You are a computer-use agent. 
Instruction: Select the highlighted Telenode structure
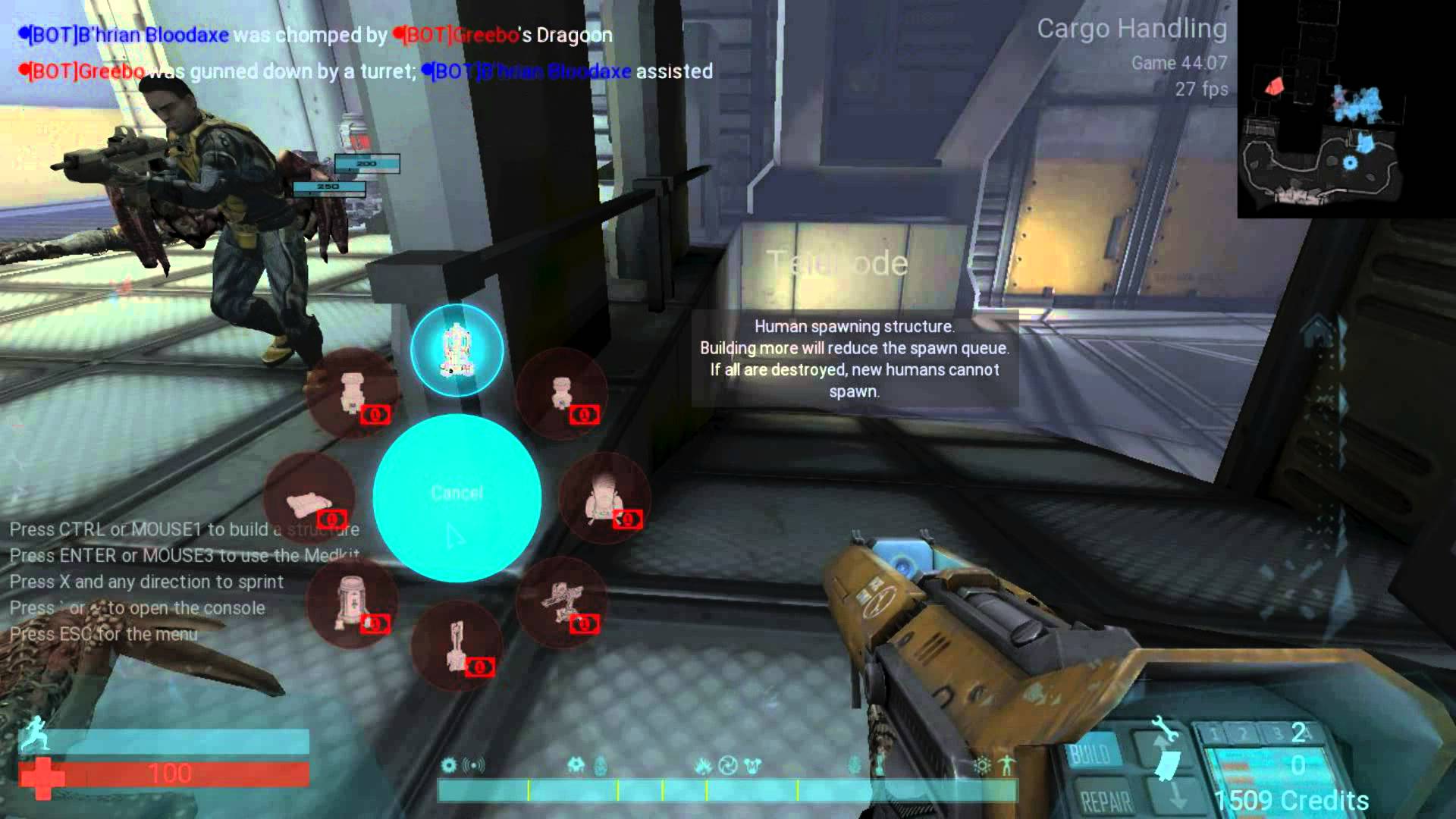tap(457, 350)
